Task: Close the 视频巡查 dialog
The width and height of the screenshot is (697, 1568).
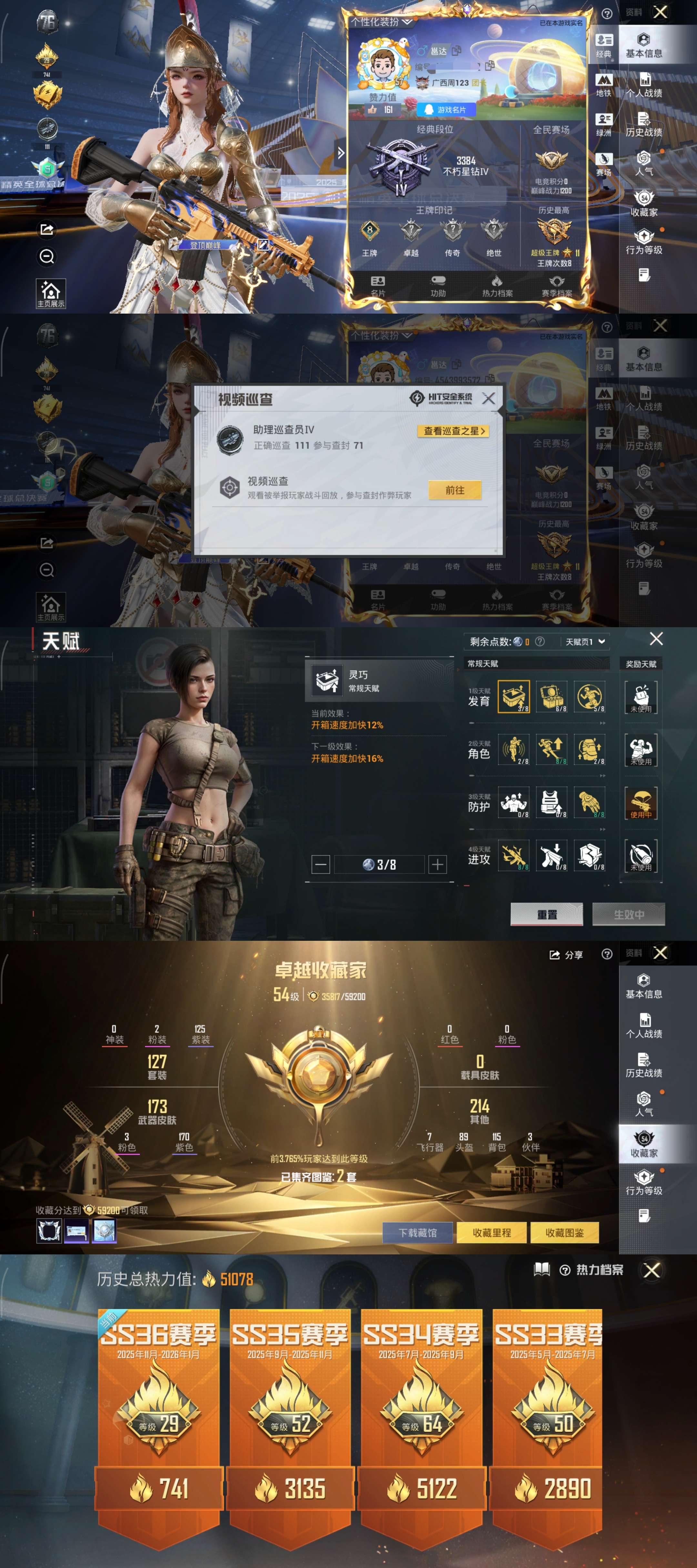Action: pyautogui.click(x=488, y=399)
